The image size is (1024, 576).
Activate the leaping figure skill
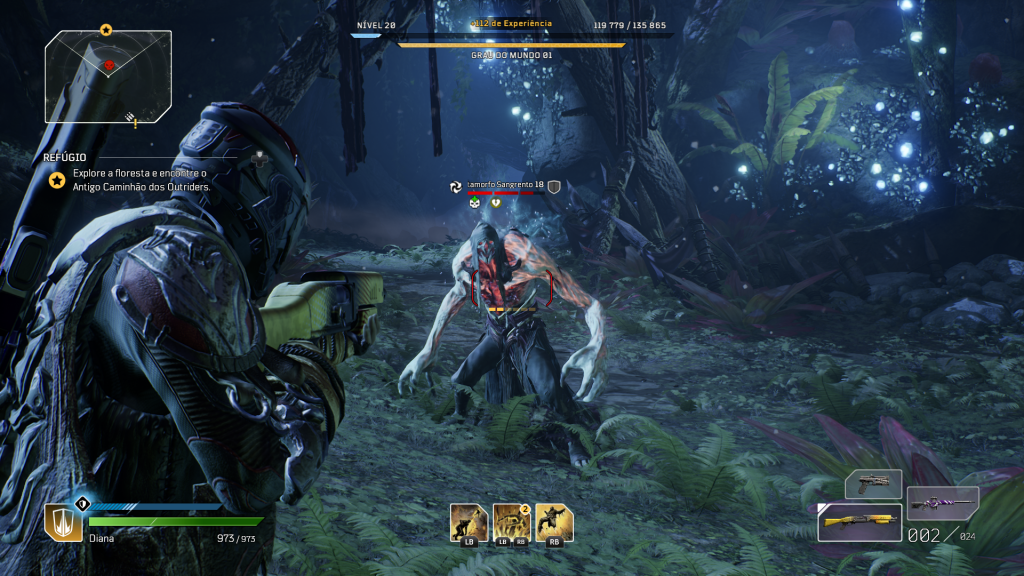554,521
